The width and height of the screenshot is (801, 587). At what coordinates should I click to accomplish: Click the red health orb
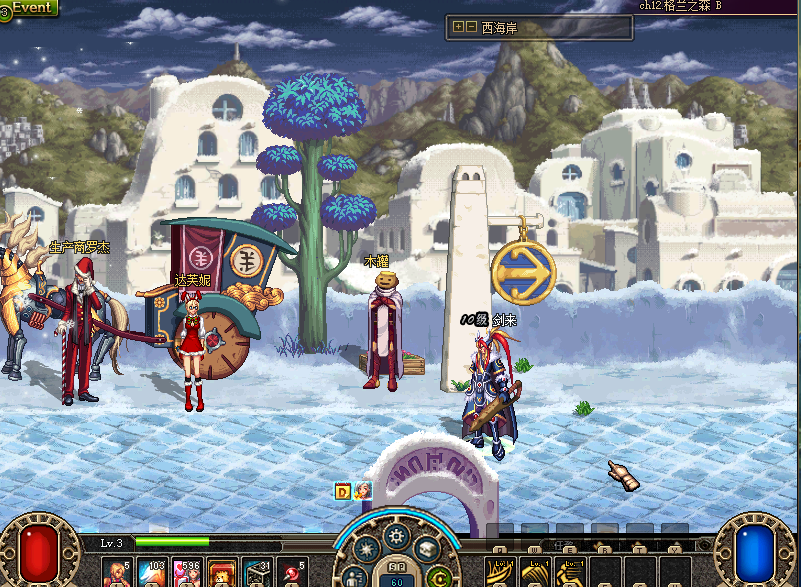(x=40, y=550)
